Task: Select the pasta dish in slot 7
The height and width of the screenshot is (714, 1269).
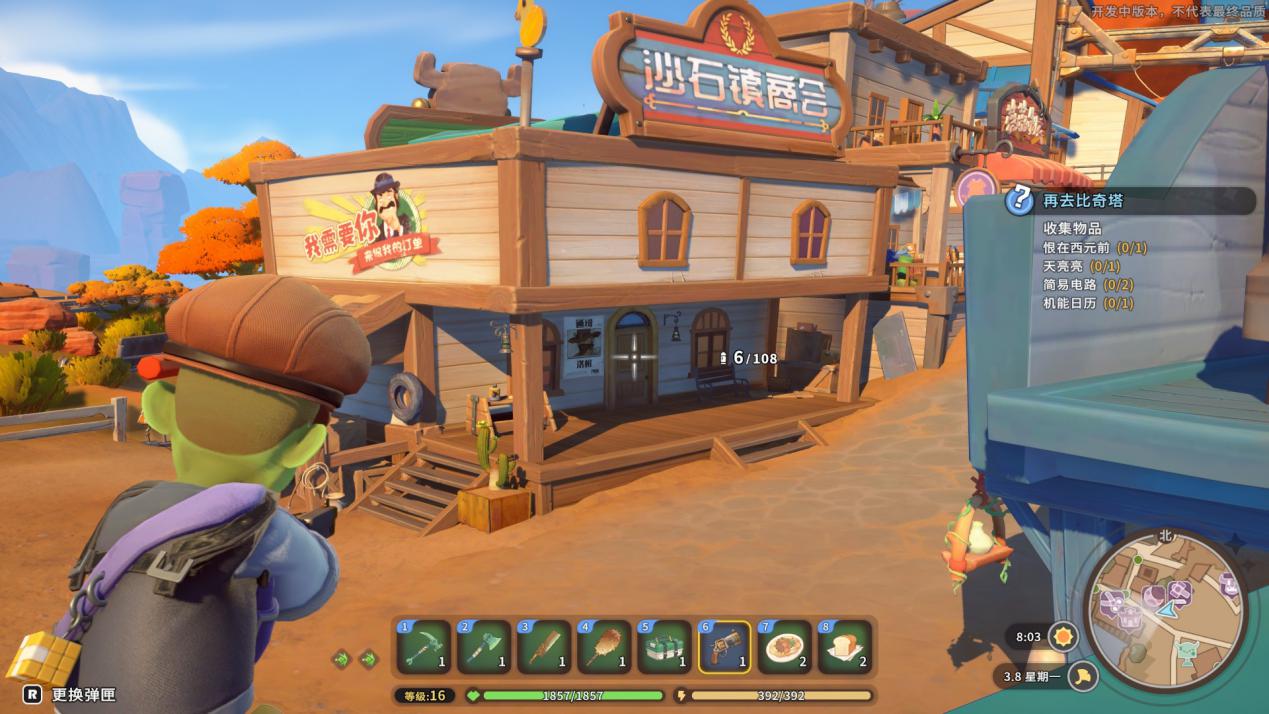Action: click(x=784, y=647)
